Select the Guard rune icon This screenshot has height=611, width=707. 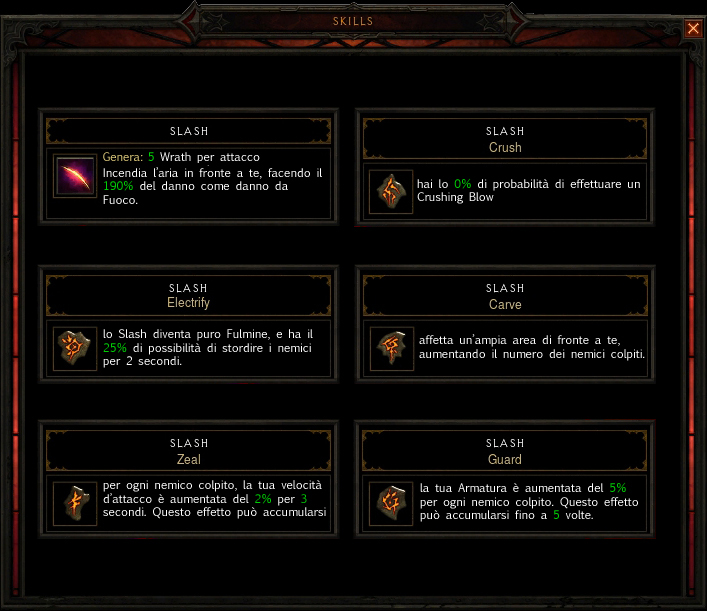(x=391, y=503)
